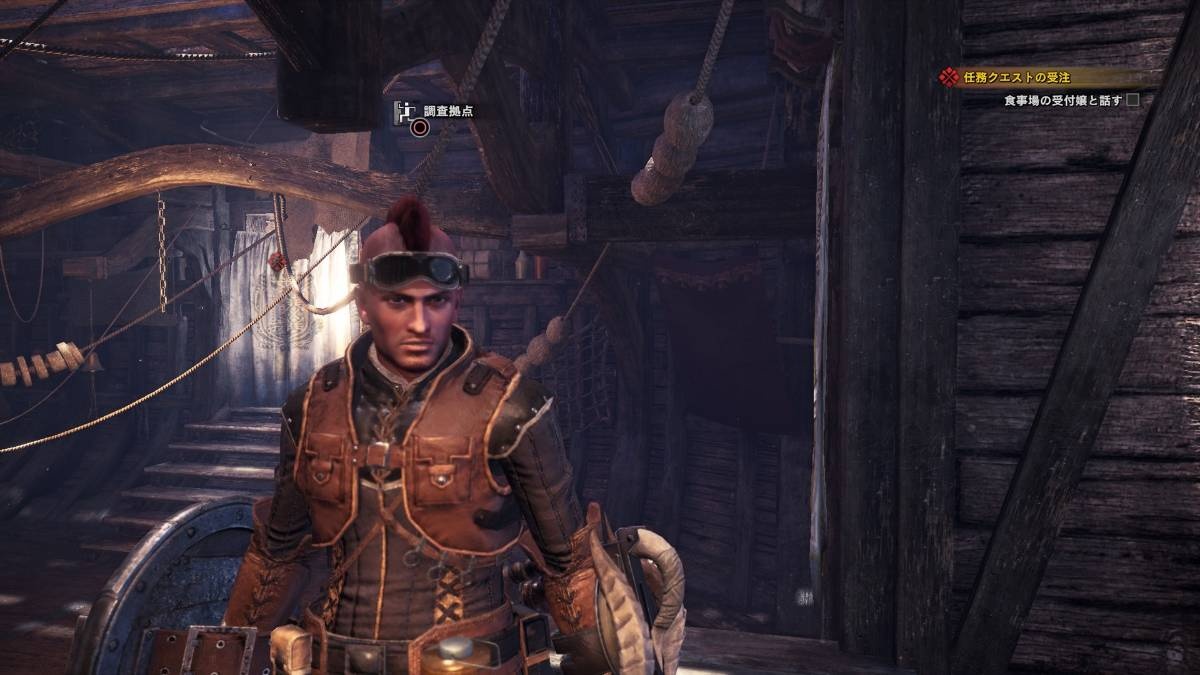Image resolution: width=1200 pixels, height=675 pixels.
Task: Tick the quest objective checkbox
Action: pos(1133,100)
